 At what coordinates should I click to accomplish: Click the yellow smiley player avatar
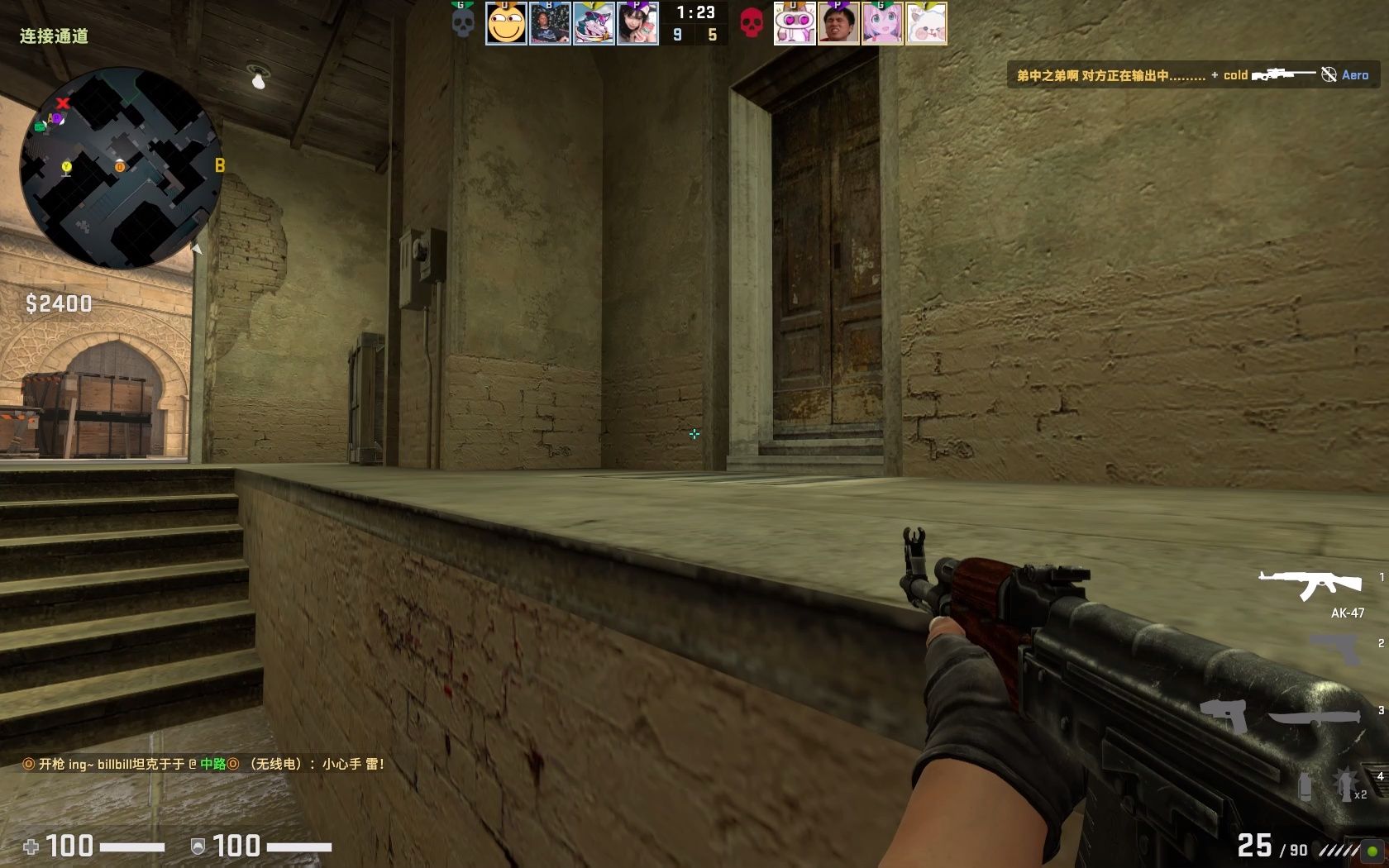click(x=506, y=23)
